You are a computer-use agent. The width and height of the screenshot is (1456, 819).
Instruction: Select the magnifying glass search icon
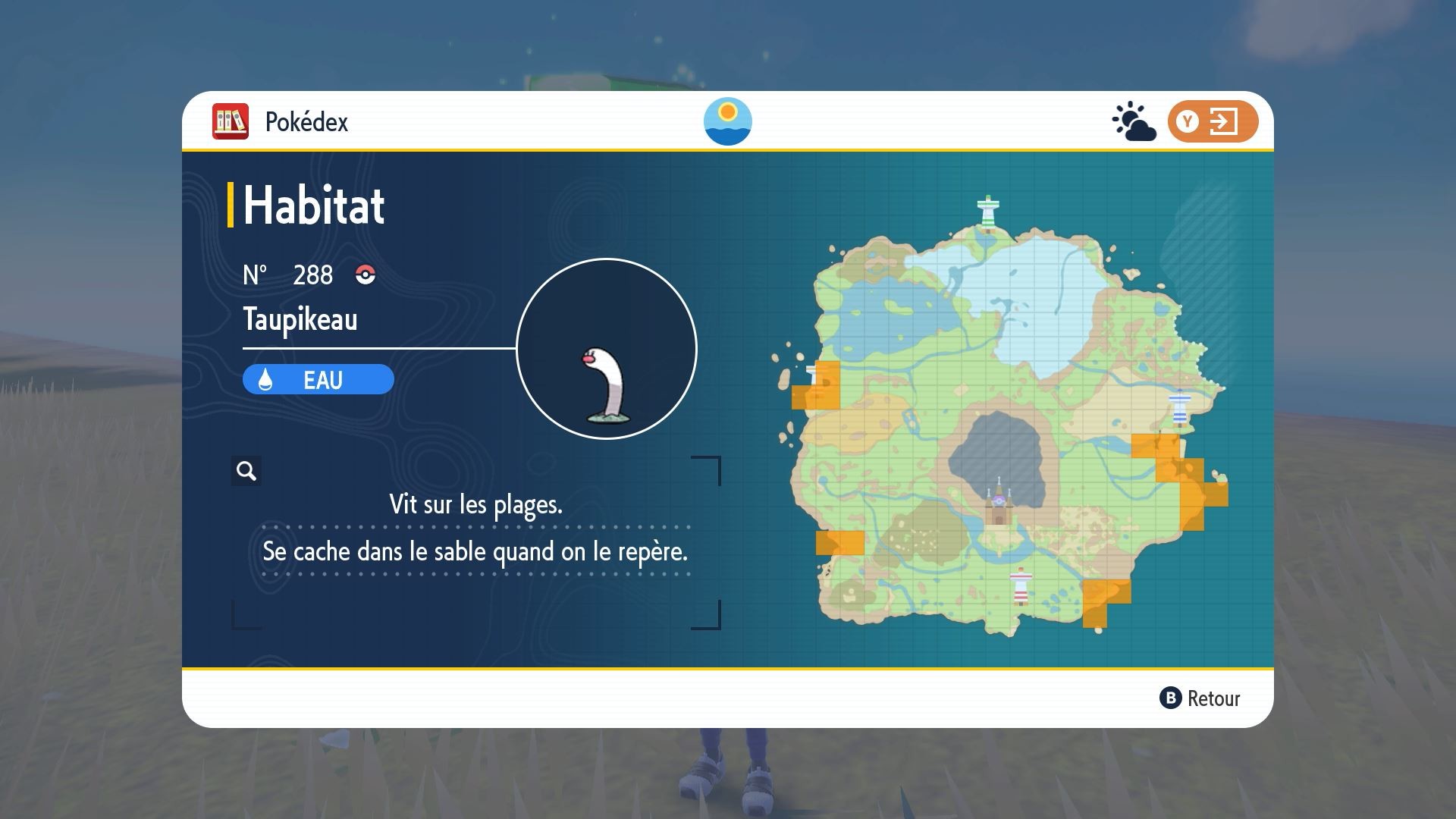click(245, 470)
